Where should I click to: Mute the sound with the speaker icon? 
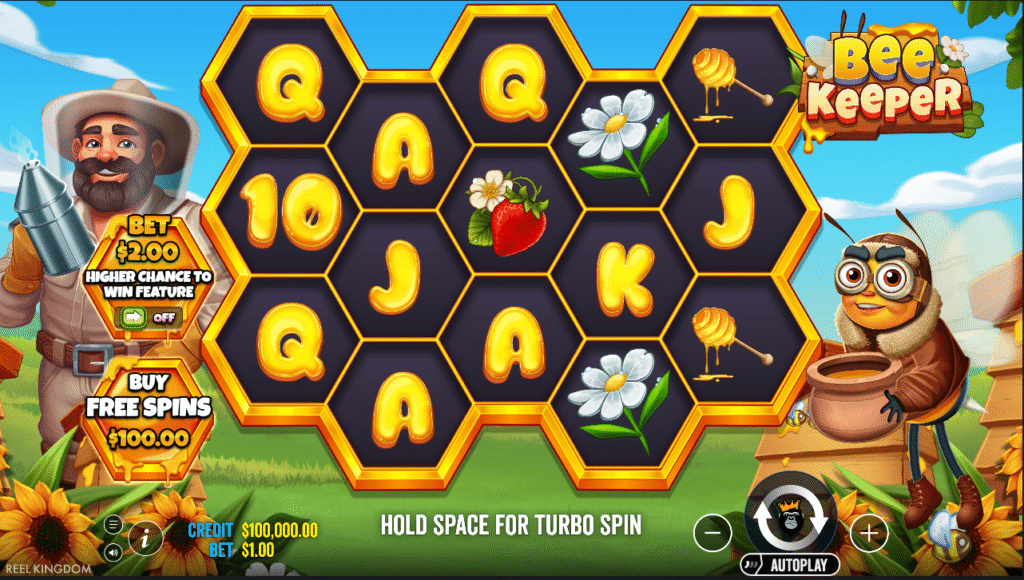pyautogui.click(x=112, y=551)
